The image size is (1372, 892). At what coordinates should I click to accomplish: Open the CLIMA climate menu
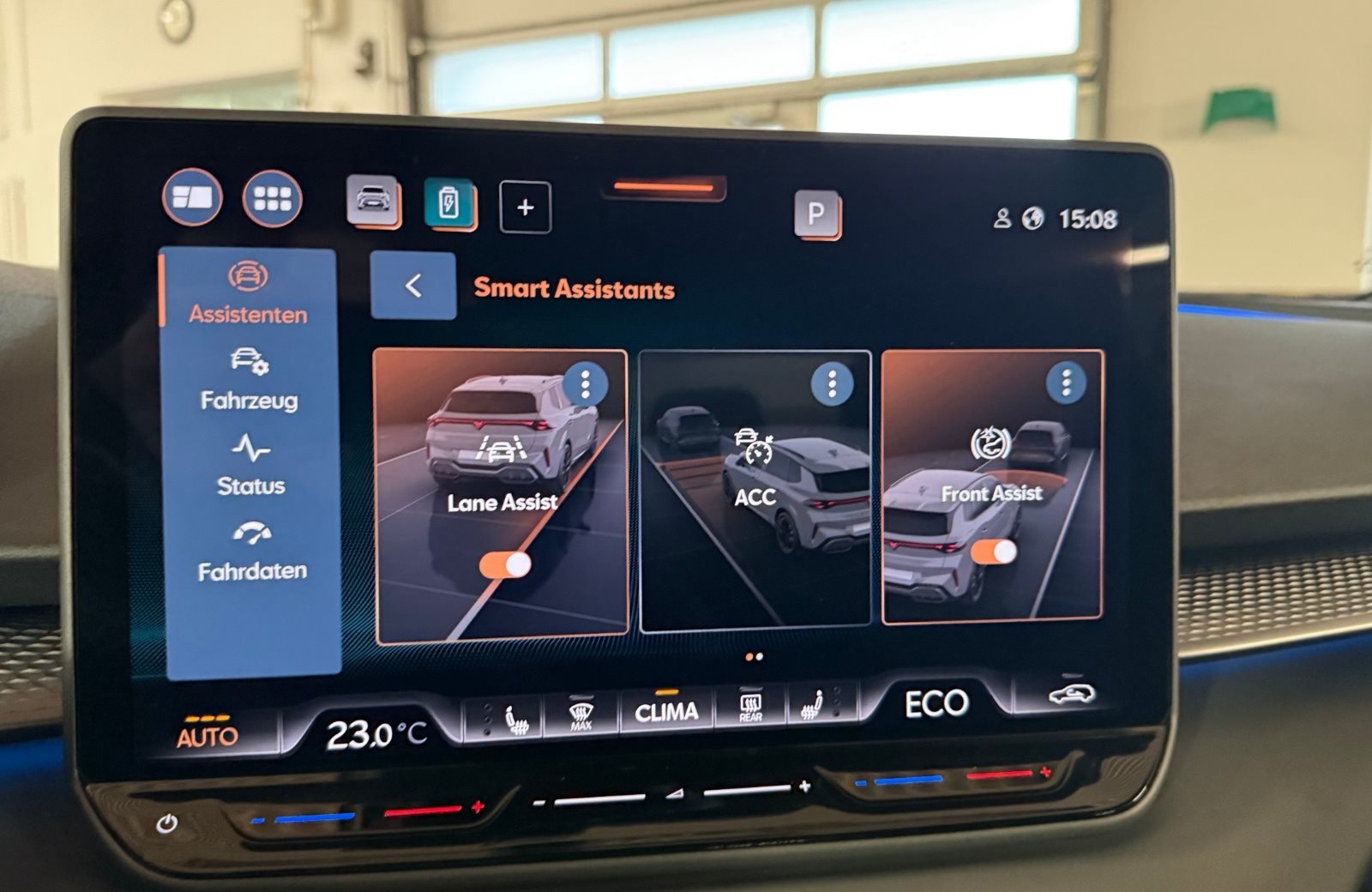[x=668, y=709]
